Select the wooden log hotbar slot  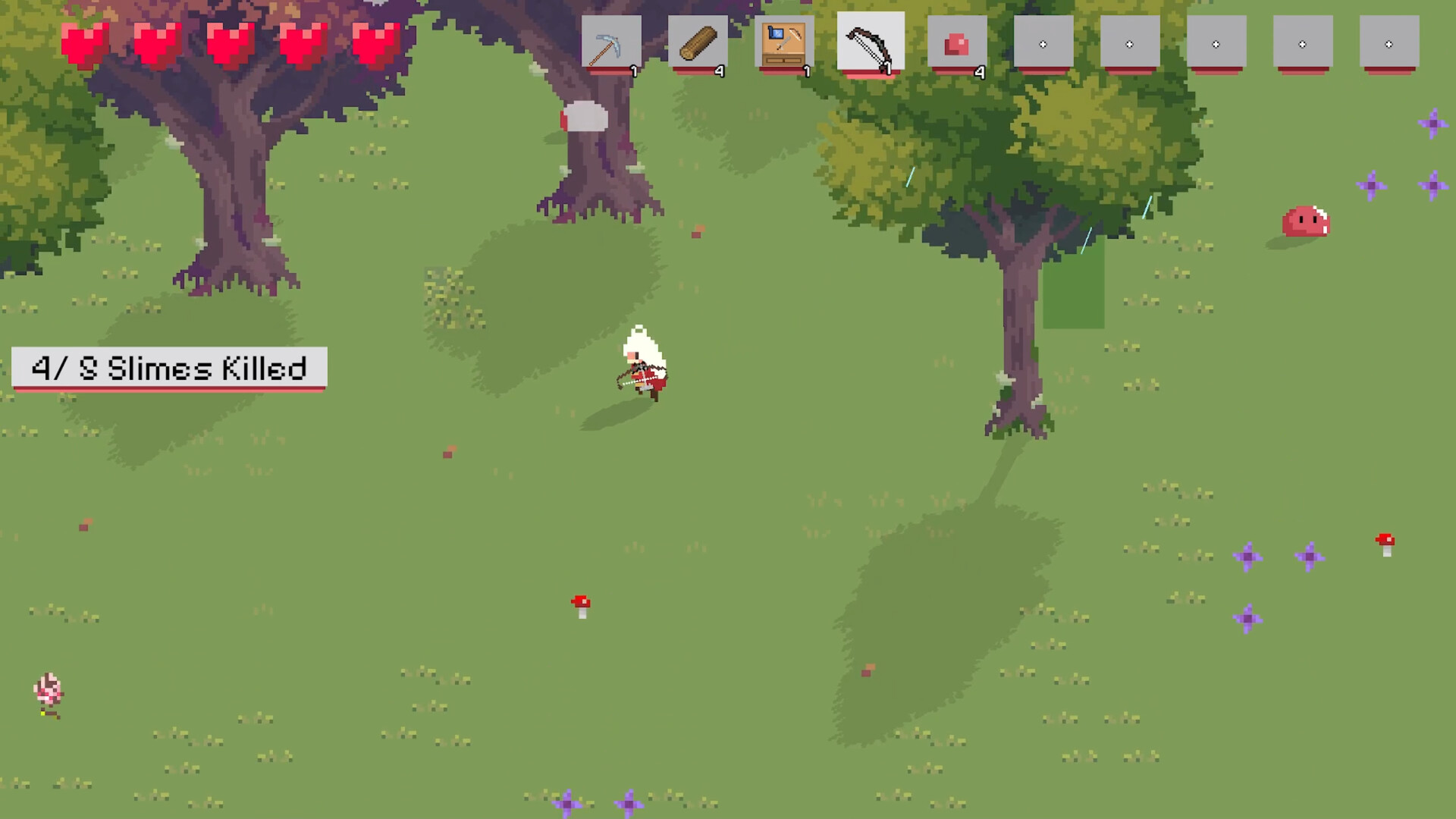[698, 43]
